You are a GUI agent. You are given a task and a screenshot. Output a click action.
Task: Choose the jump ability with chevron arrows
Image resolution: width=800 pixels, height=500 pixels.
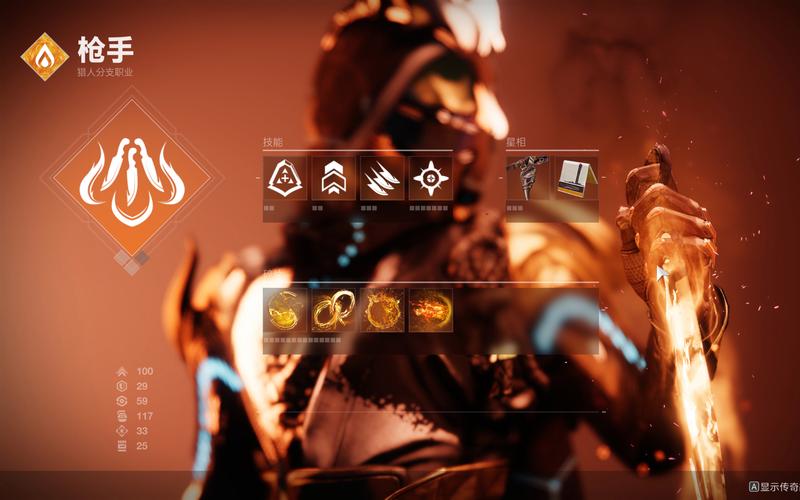tap(333, 178)
